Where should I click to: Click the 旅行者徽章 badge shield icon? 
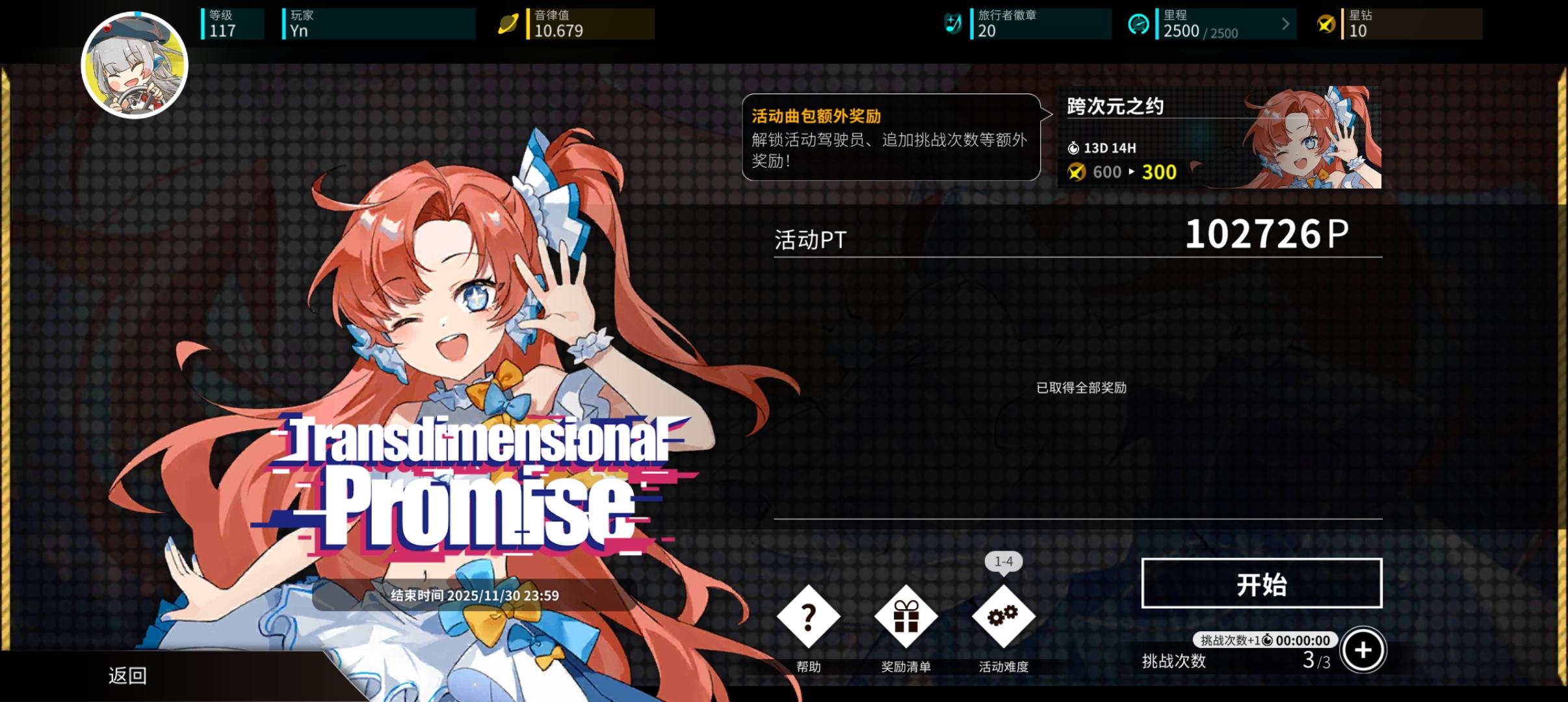click(954, 23)
